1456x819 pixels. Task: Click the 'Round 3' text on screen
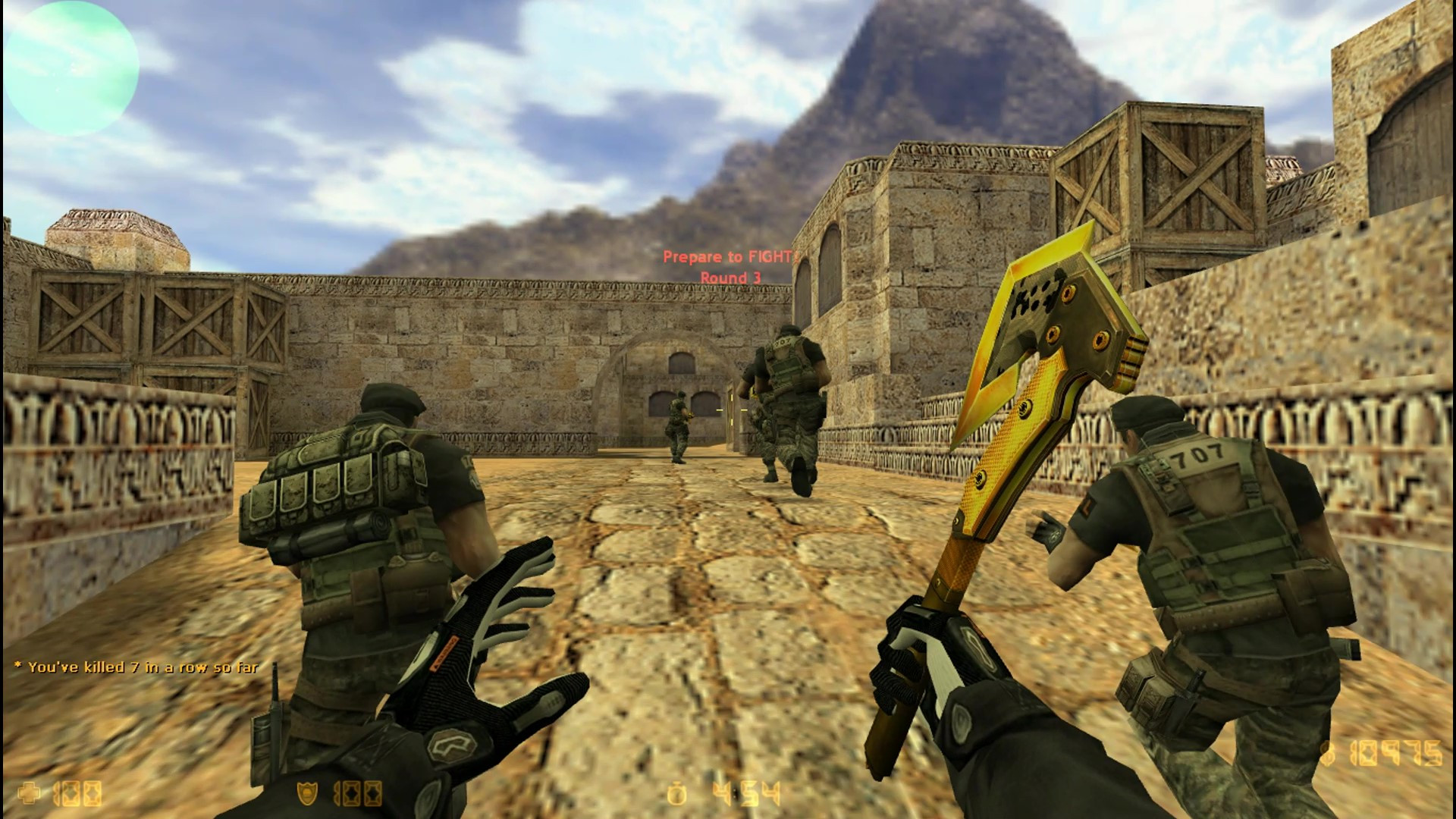coord(730,278)
